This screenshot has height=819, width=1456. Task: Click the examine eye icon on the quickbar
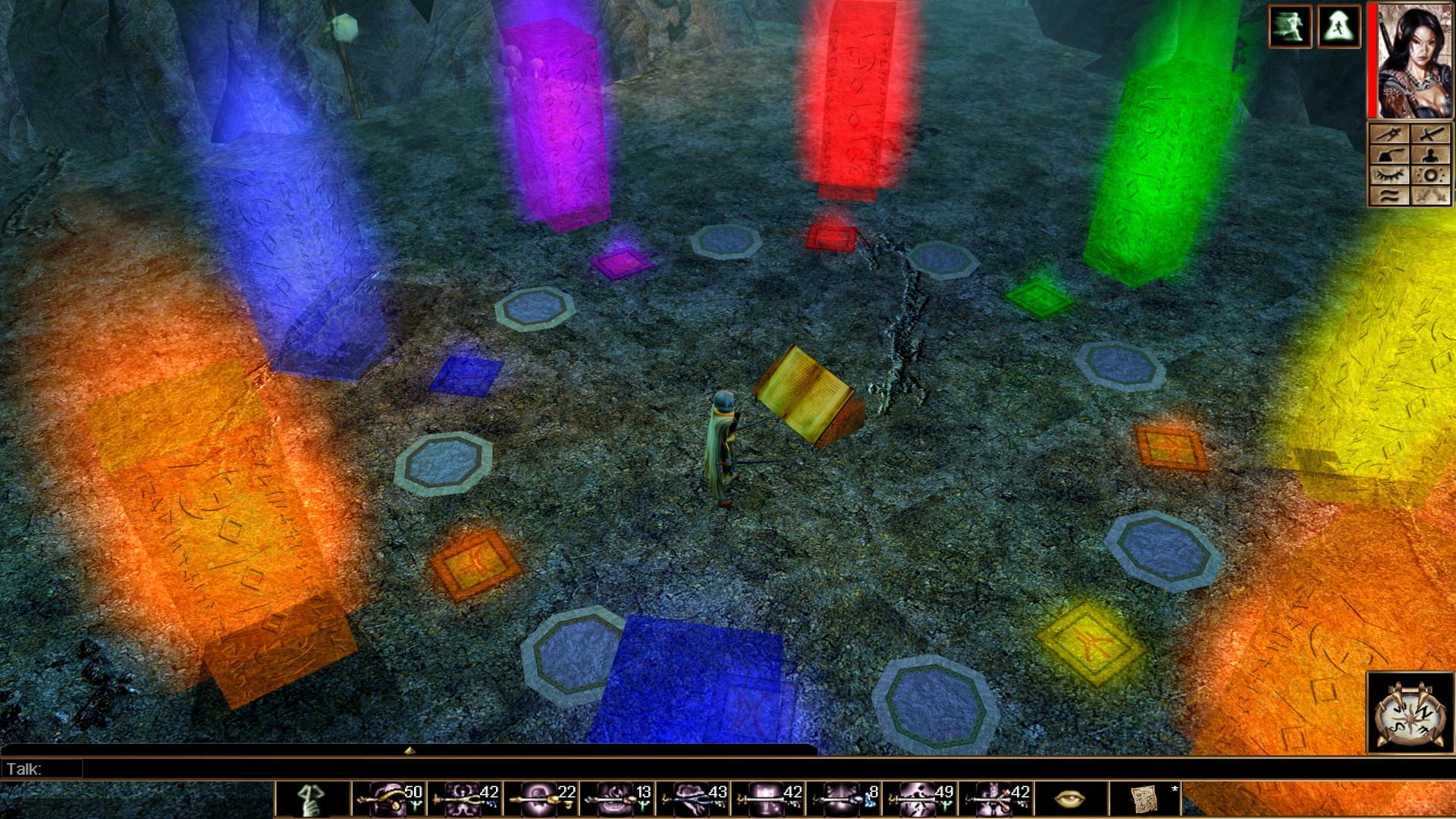1072,800
